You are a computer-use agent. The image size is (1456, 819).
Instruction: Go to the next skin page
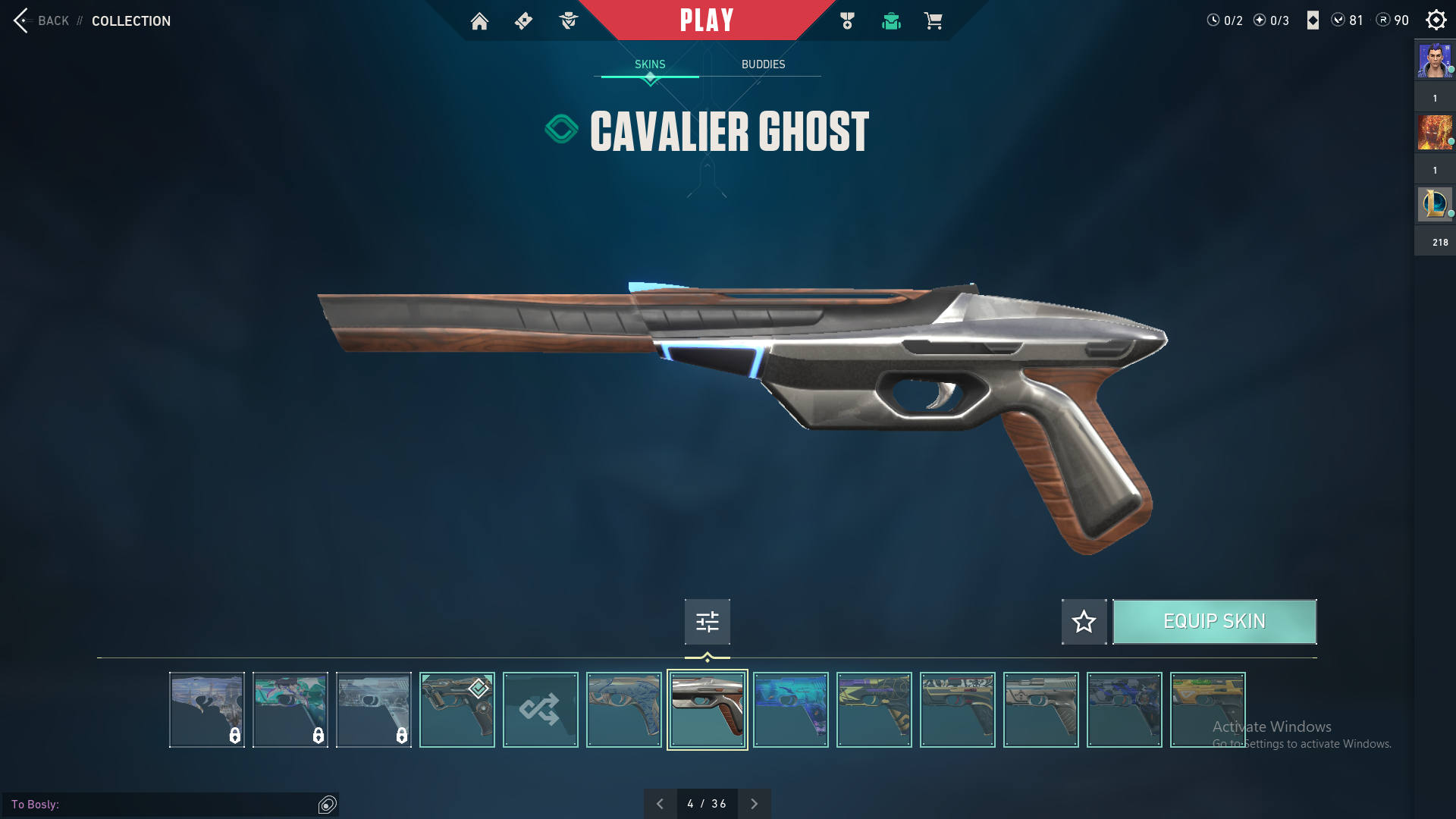coord(754,804)
